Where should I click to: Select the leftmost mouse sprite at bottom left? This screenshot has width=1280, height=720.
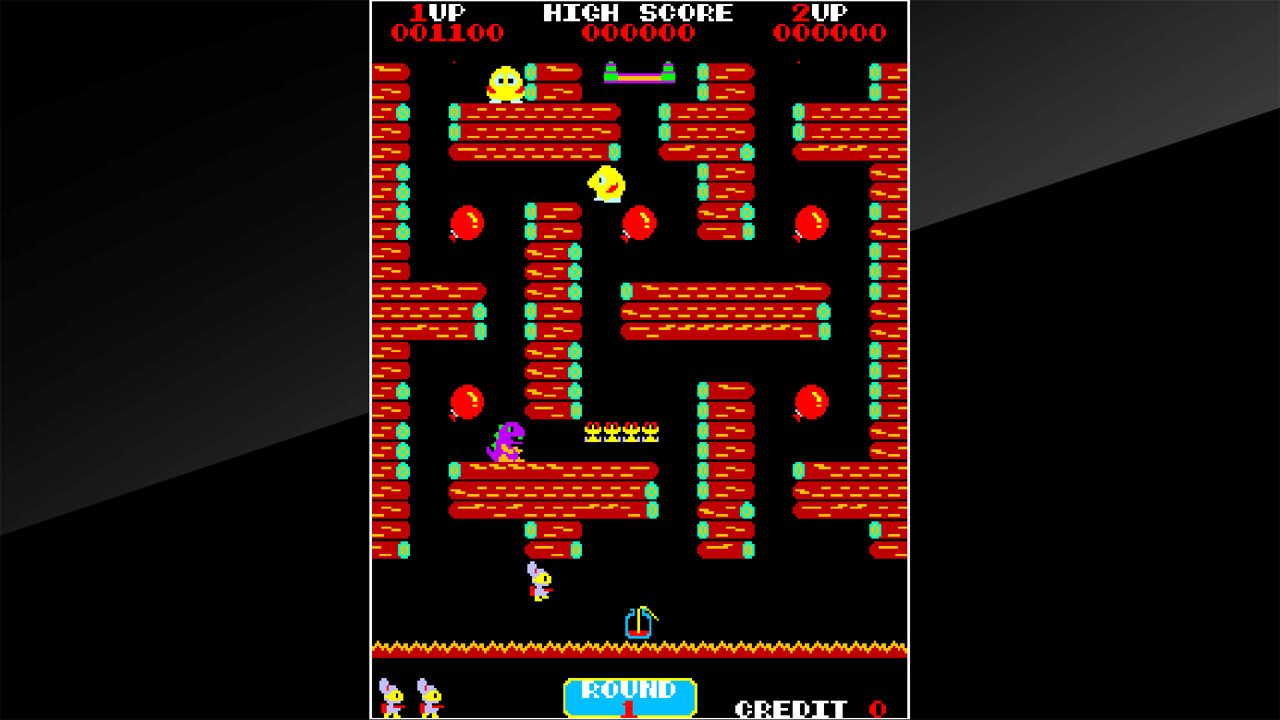click(392, 700)
